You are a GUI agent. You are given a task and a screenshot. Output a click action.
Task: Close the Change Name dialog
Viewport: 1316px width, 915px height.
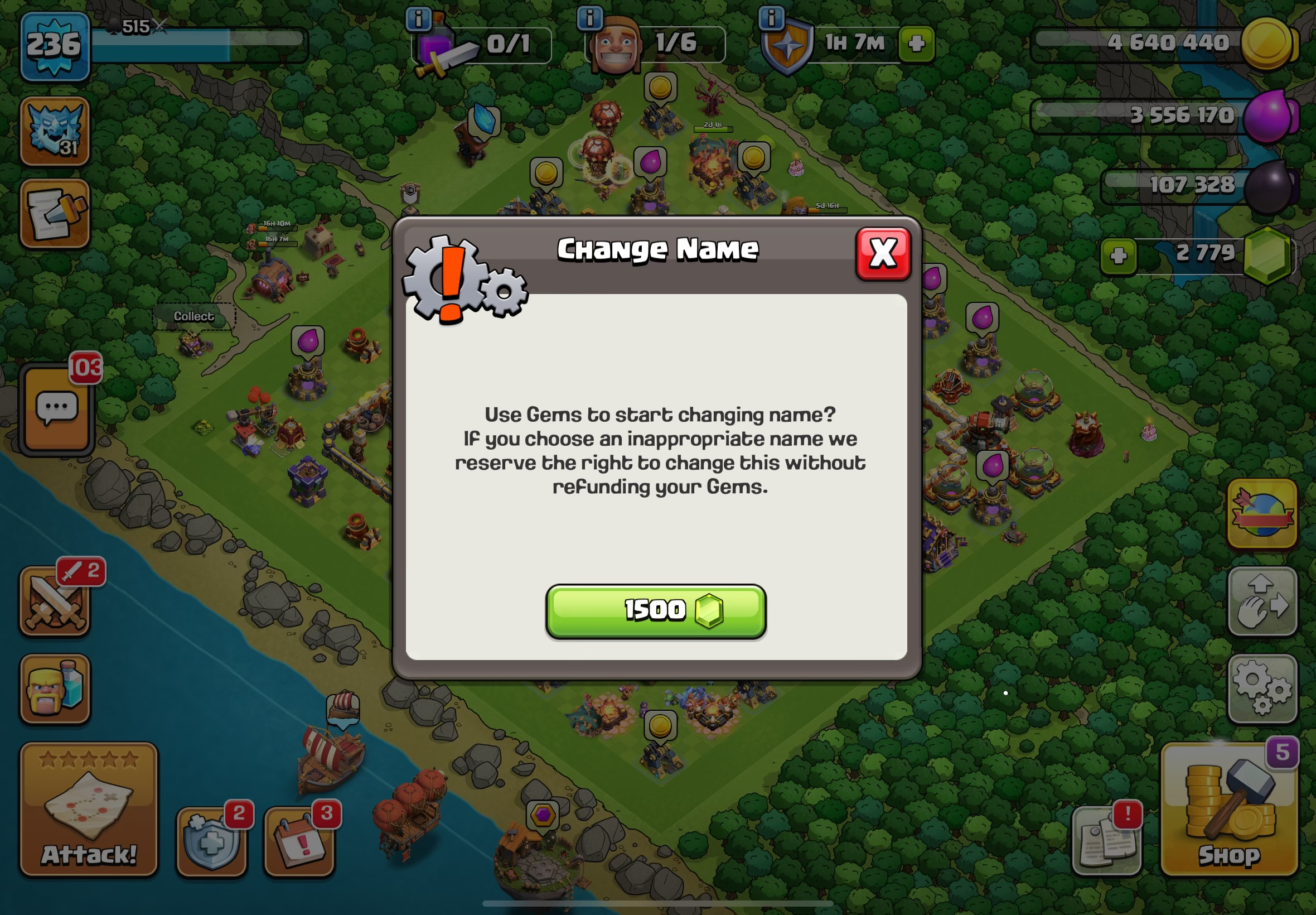882,253
